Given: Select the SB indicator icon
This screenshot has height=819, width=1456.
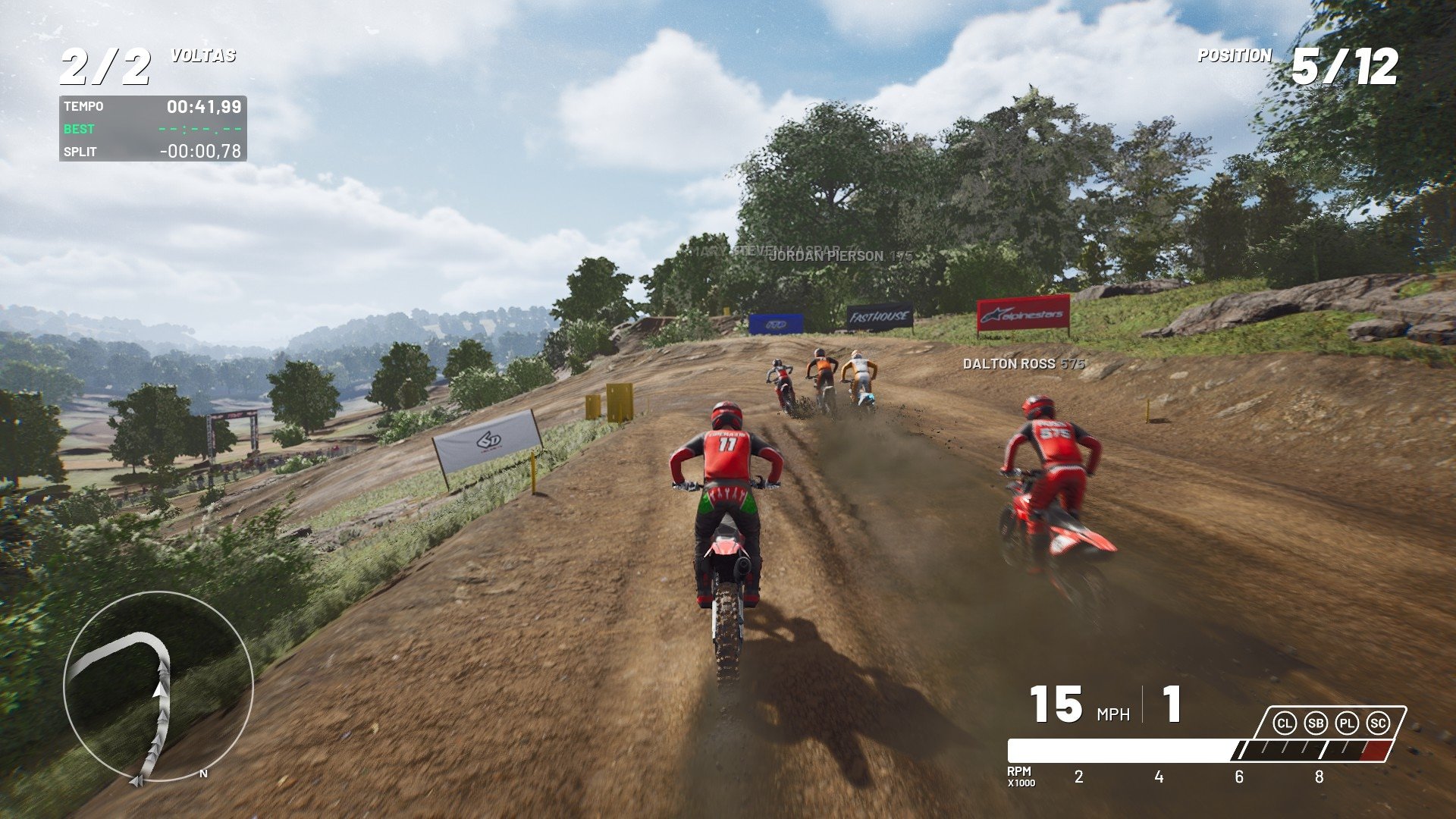Looking at the screenshot, I should click(1316, 723).
